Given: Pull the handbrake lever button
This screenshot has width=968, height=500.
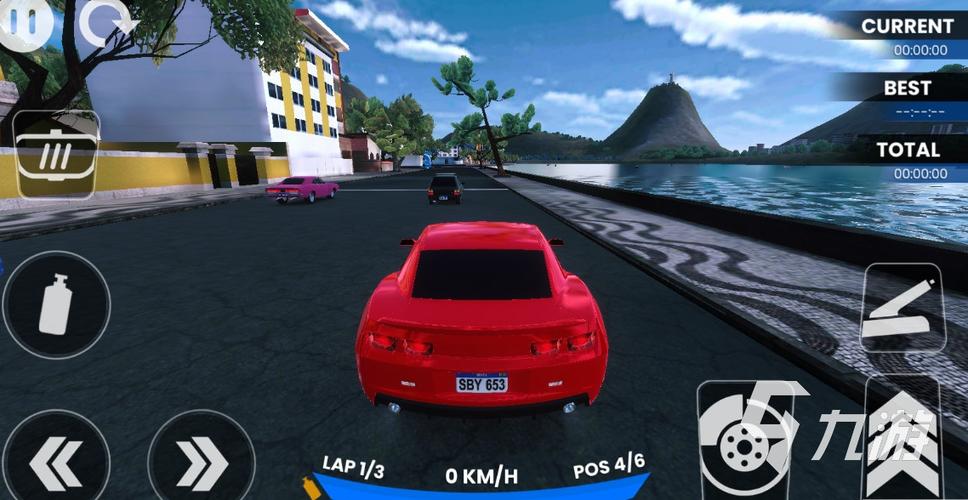Looking at the screenshot, I should tap(902, 309).
